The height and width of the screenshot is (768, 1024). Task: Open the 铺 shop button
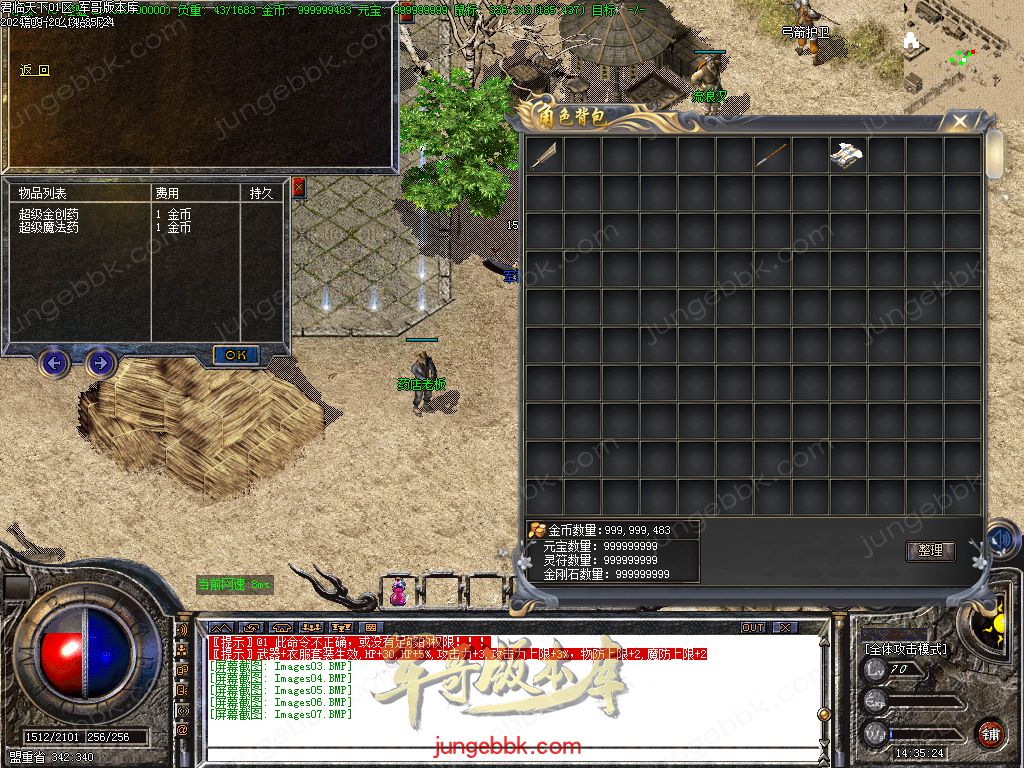click(x=990, y=733)
